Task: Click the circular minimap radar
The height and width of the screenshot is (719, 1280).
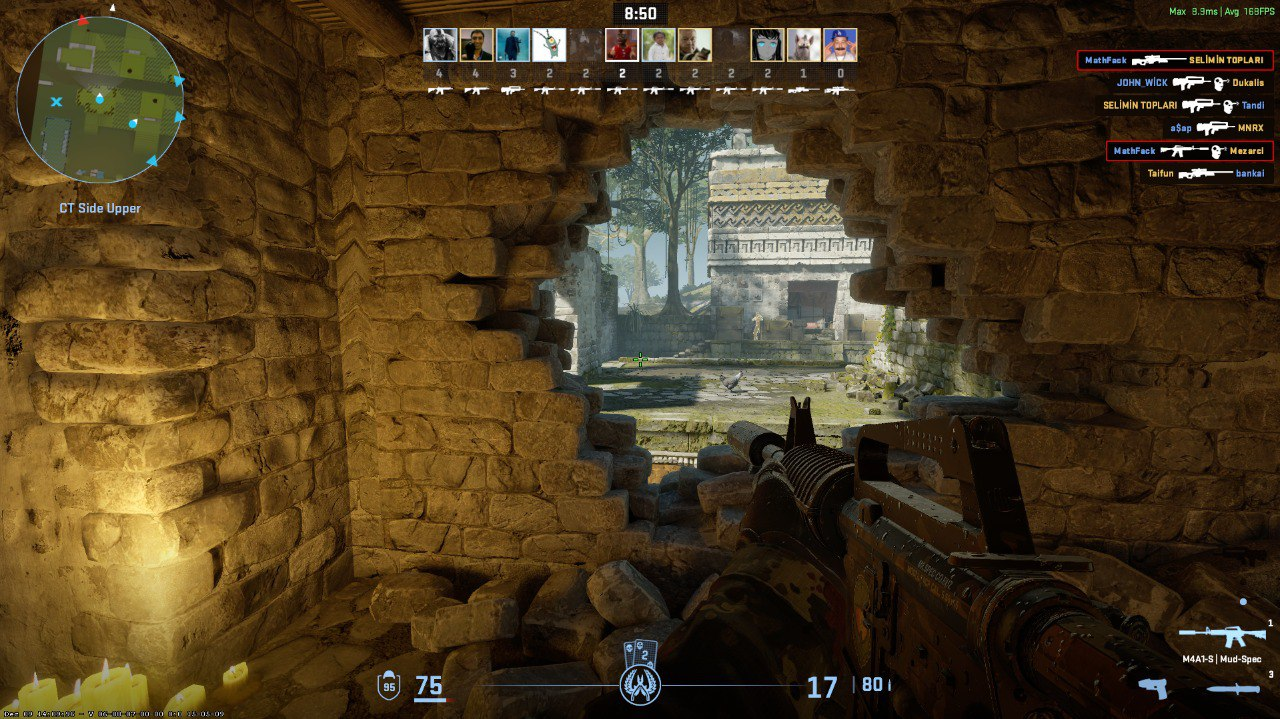Action: 100,99
